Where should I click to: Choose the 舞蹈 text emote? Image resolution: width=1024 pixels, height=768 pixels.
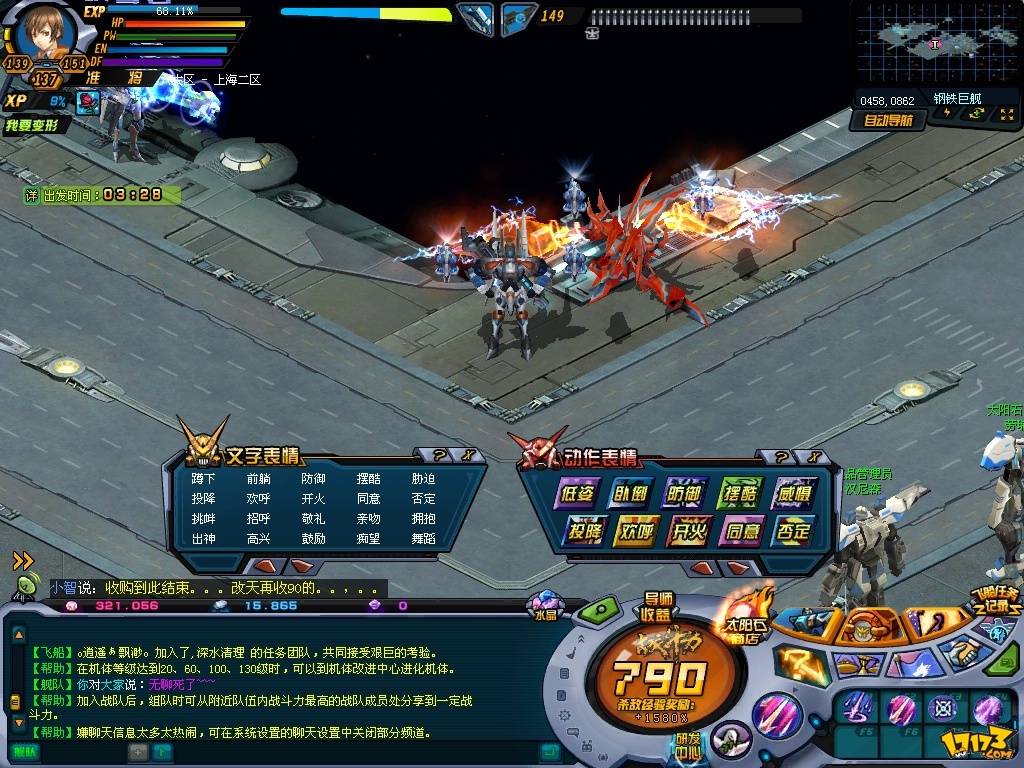click(423, 538)
